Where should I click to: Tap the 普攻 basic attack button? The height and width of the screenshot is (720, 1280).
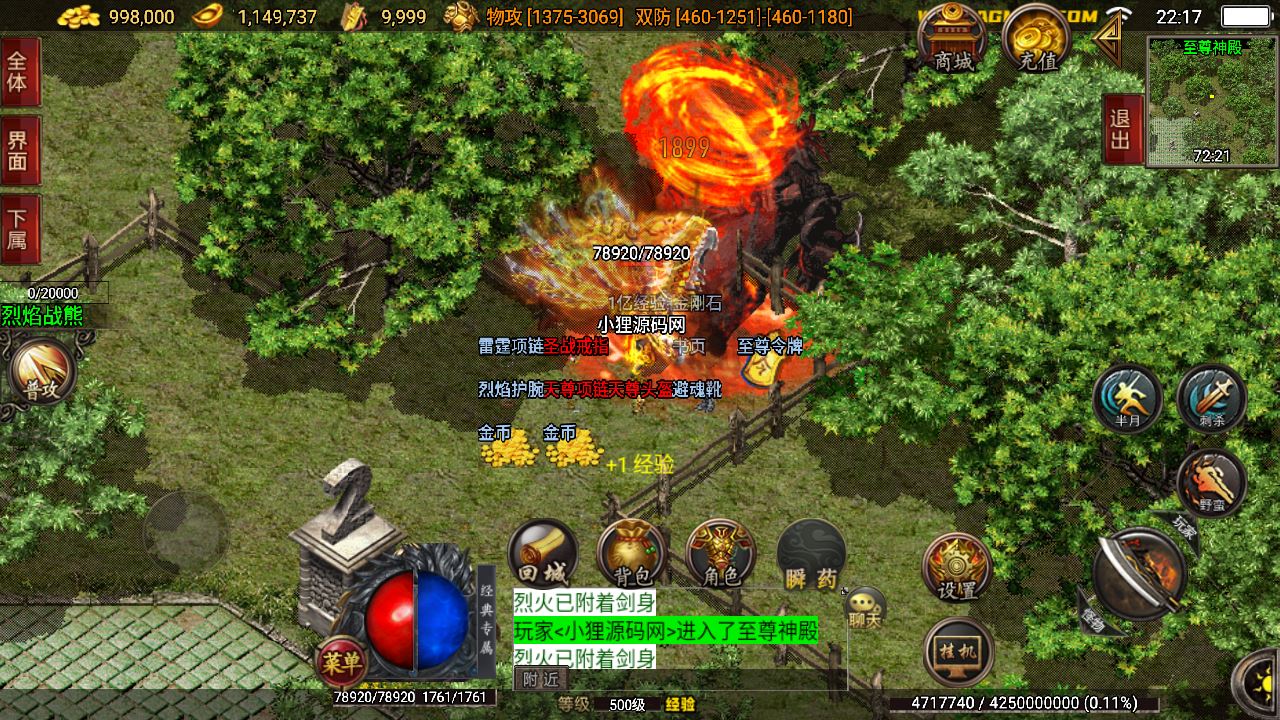tap(42, 374)
